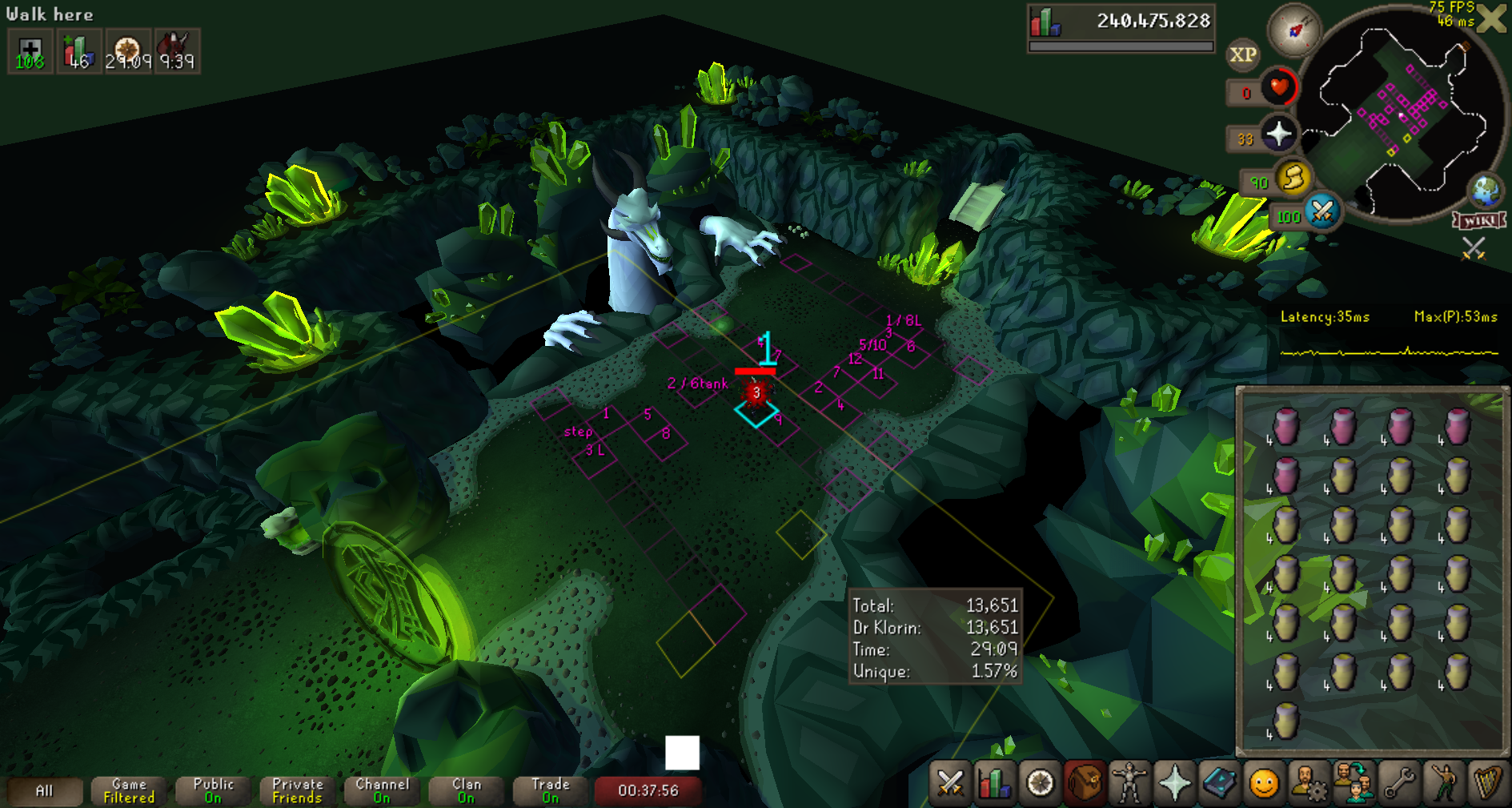The image size is (1512, 808).
Task: Show the Music player harp tab
Action: click(x=1487, y=782)
